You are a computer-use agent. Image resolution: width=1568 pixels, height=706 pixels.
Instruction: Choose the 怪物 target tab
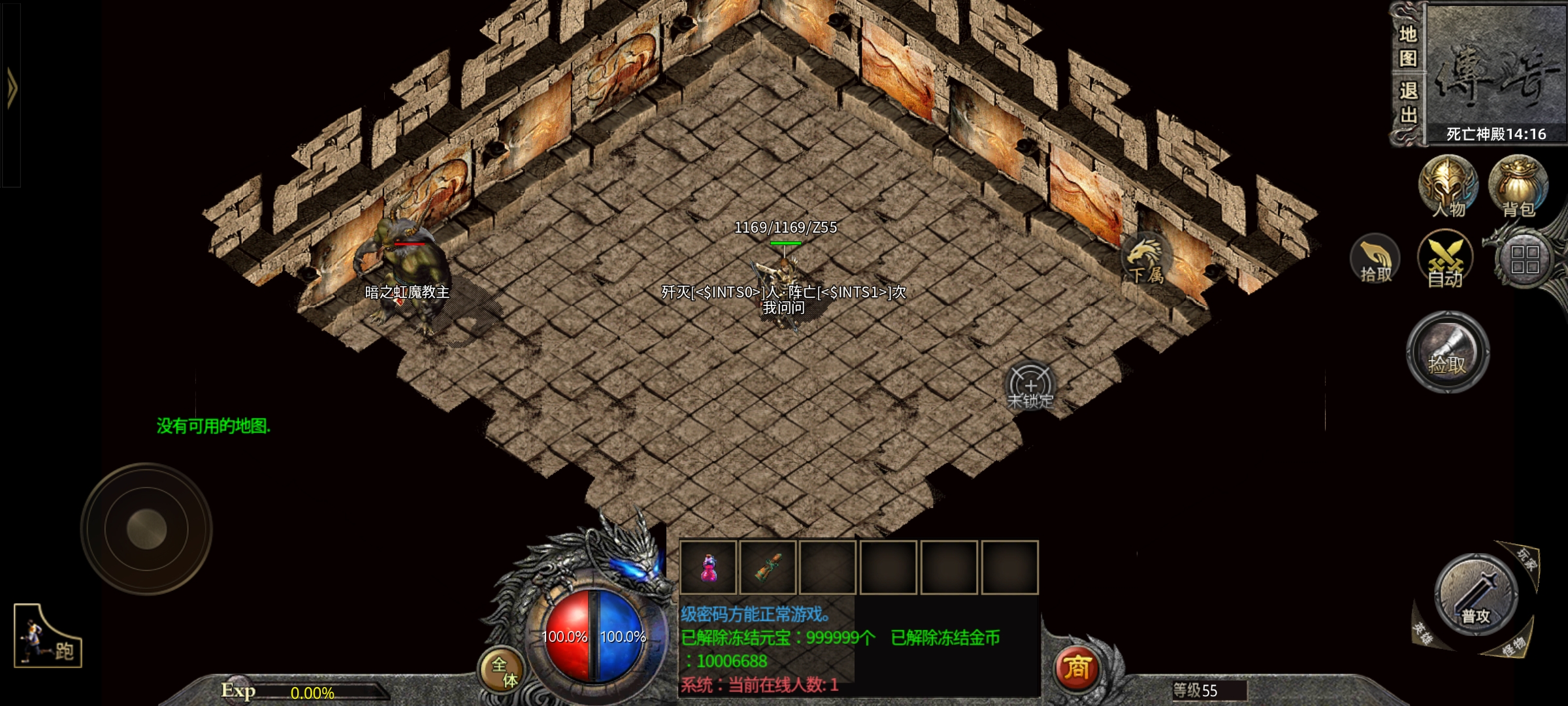pyautogui.click(x=1513, y=647)
